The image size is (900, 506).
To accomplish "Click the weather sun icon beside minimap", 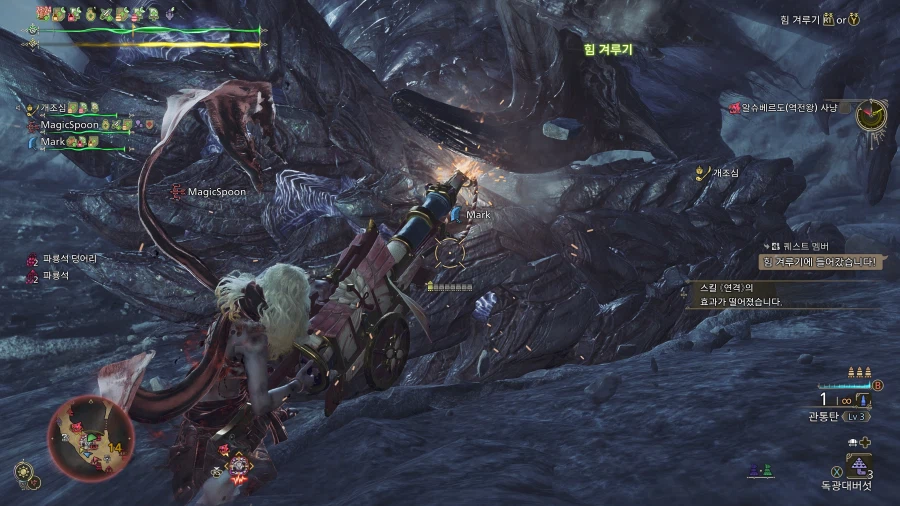I will (x=21, y=470).
